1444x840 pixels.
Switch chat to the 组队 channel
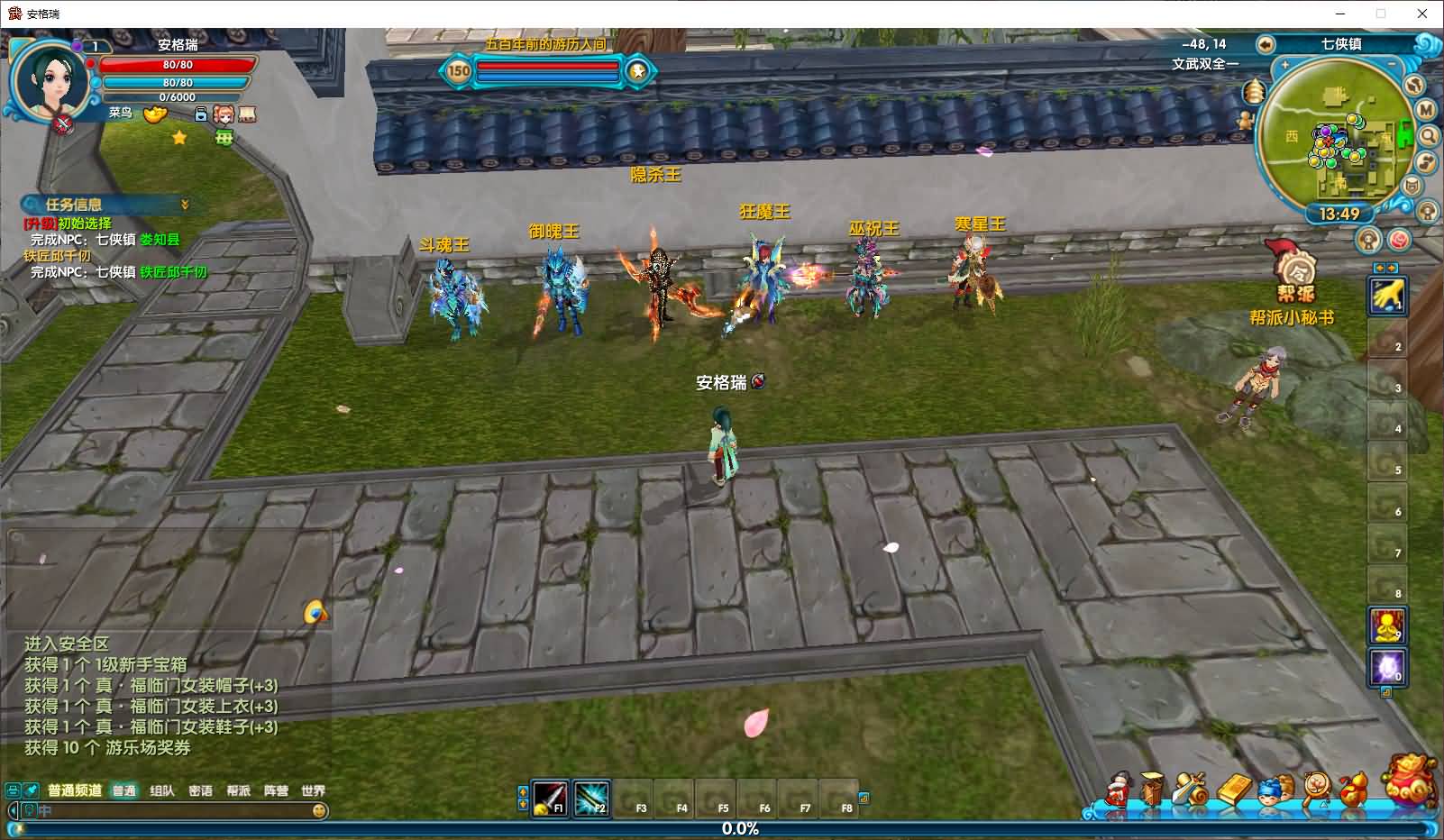[162, 790]
